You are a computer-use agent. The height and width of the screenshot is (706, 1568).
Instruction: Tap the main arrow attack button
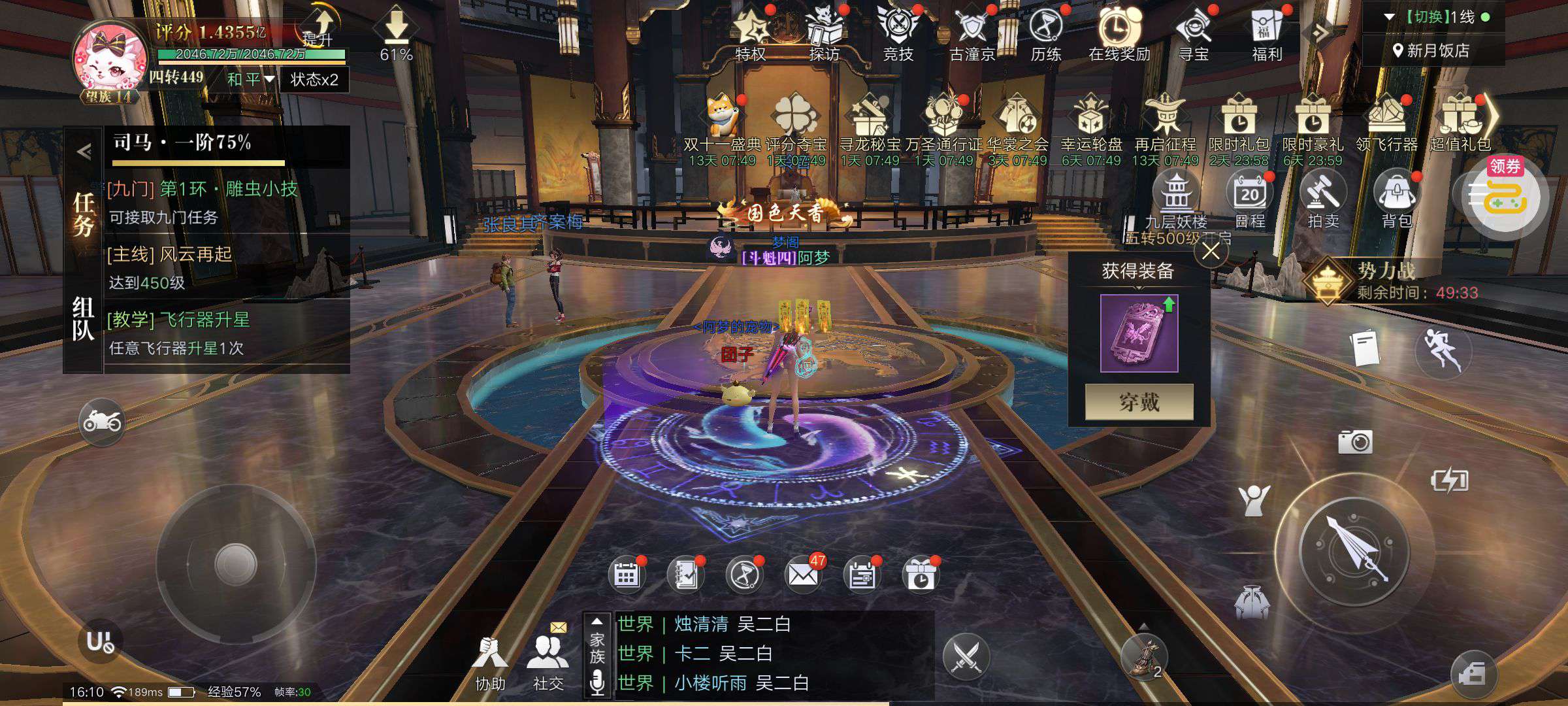click(x=1354, y=550)
